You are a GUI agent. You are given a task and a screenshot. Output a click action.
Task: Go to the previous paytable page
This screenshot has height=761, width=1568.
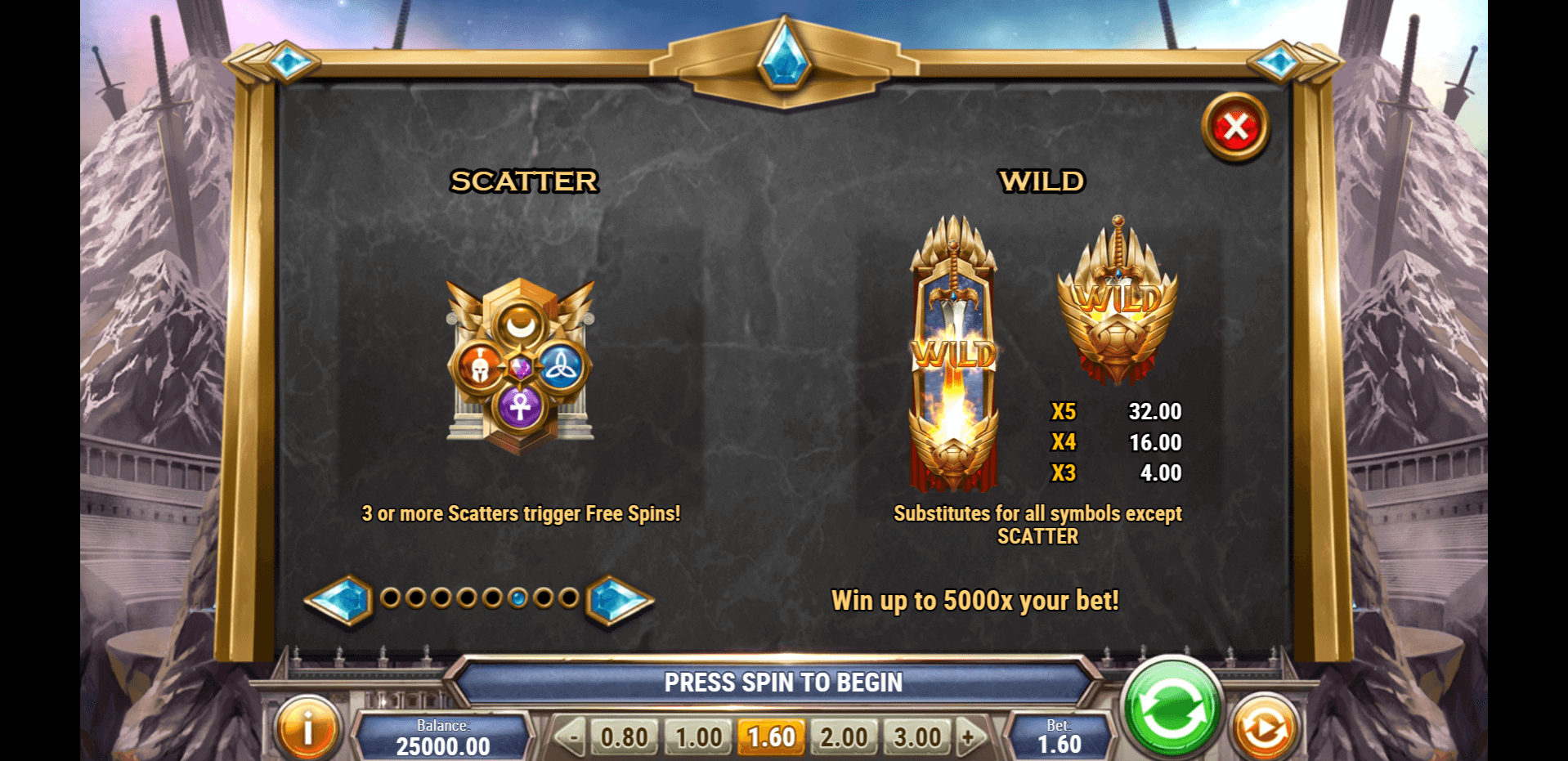coord(338,600)
